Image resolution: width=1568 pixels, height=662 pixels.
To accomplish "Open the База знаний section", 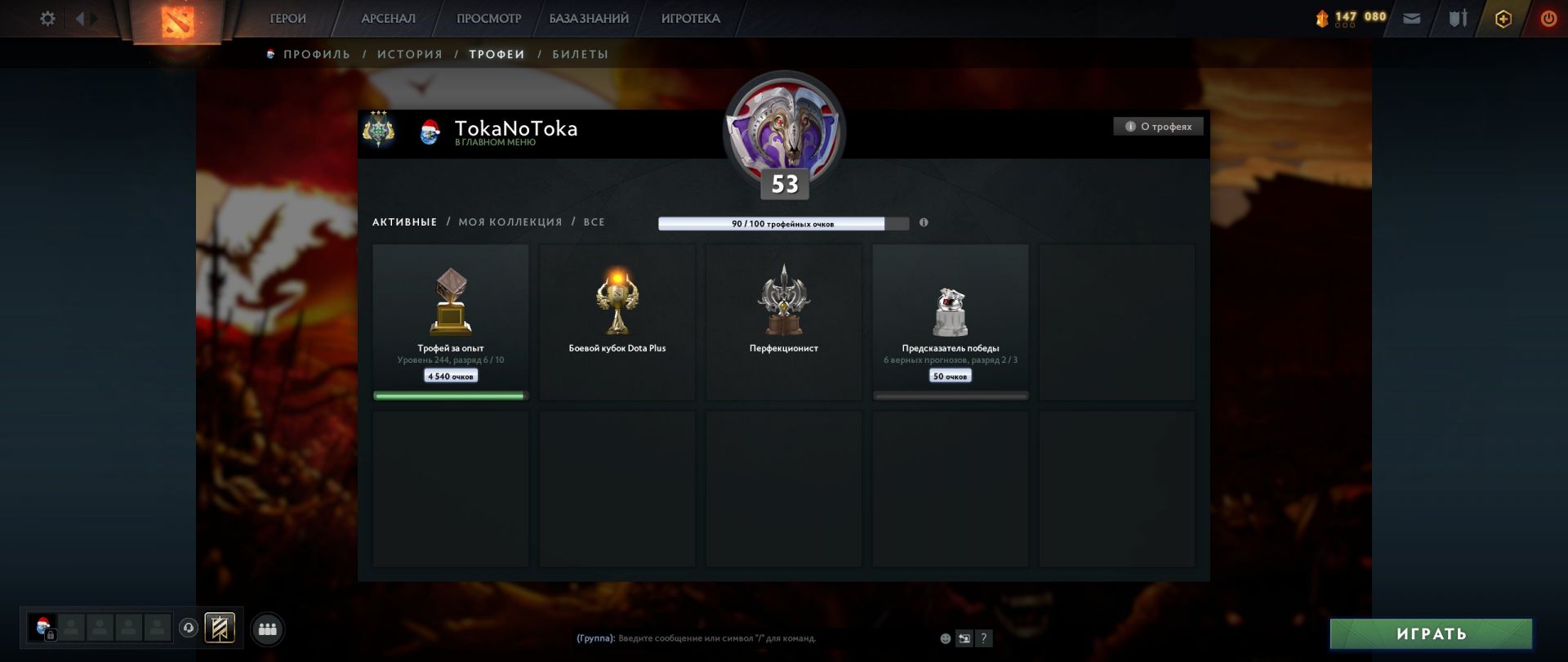I will [x=589, y=18].
